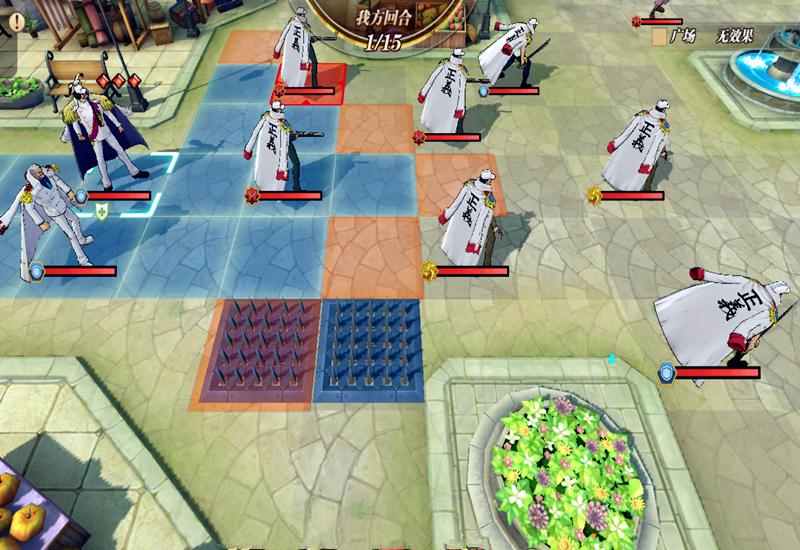Image resolution: width=800 pixels, height=550 pixels.
Task: Target the enemy on the red highlighted tile
Action: pos(301,52)
